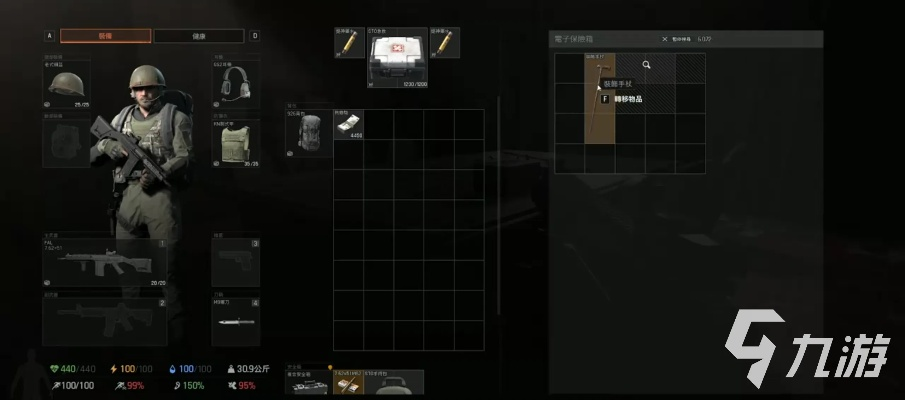The width and height of the screenshot is (905, 400).
Task: Select the bullet item right of the medical case
Action: coord(444,43)
